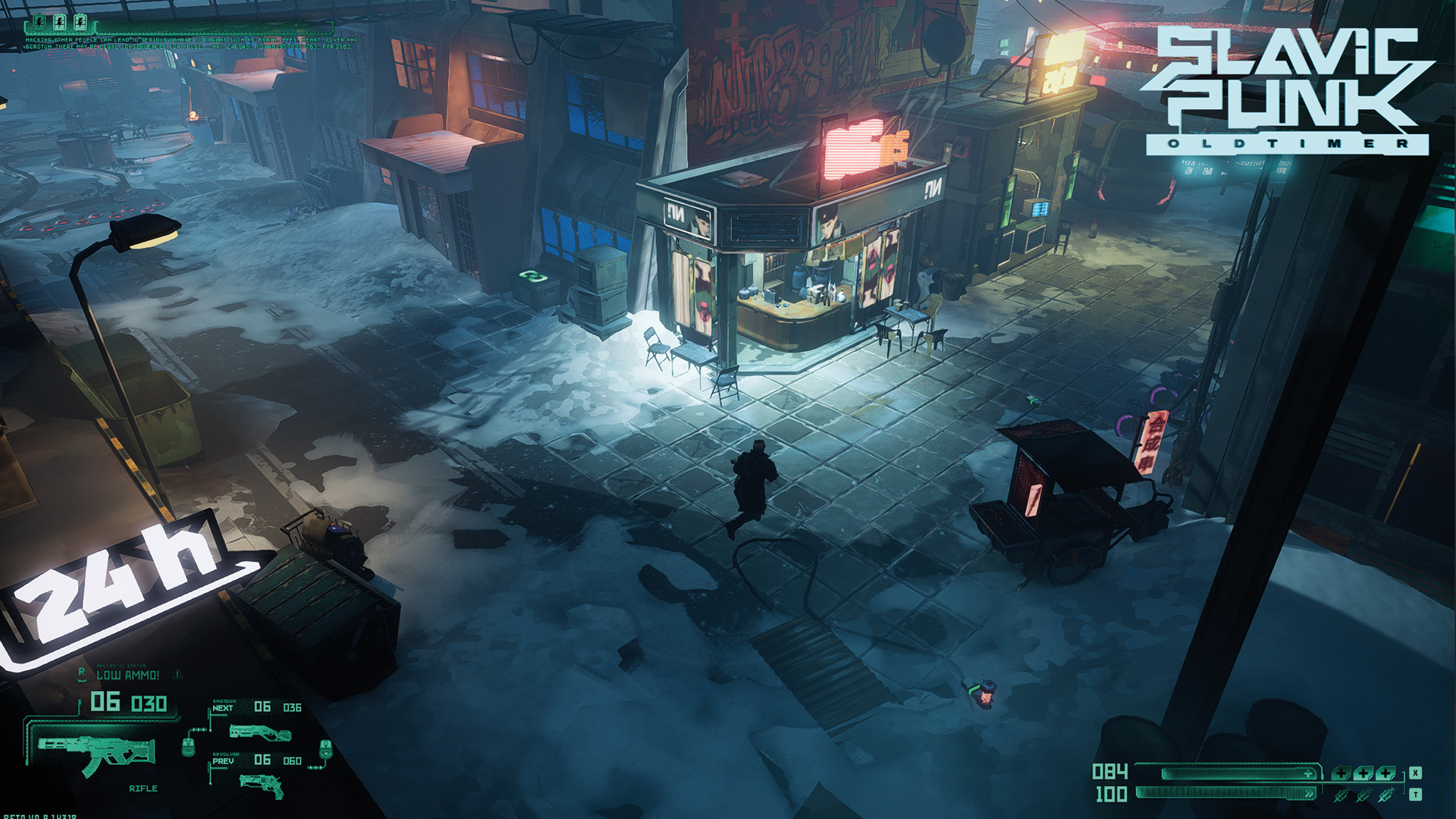
Task: Click the NEXT weapon expander arrow
Action: point(210,715)
